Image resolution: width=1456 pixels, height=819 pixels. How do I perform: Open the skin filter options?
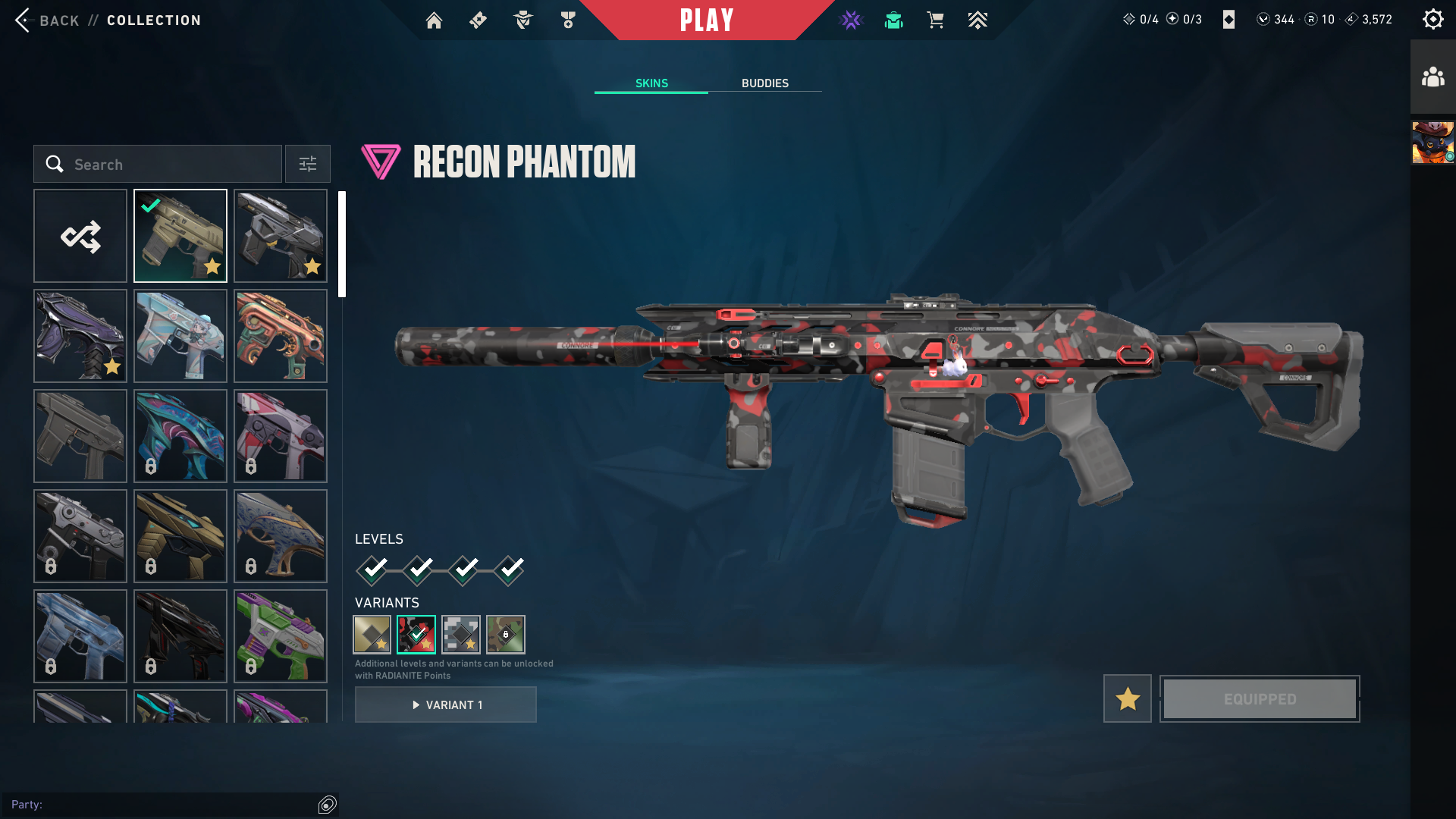point(308,165)
